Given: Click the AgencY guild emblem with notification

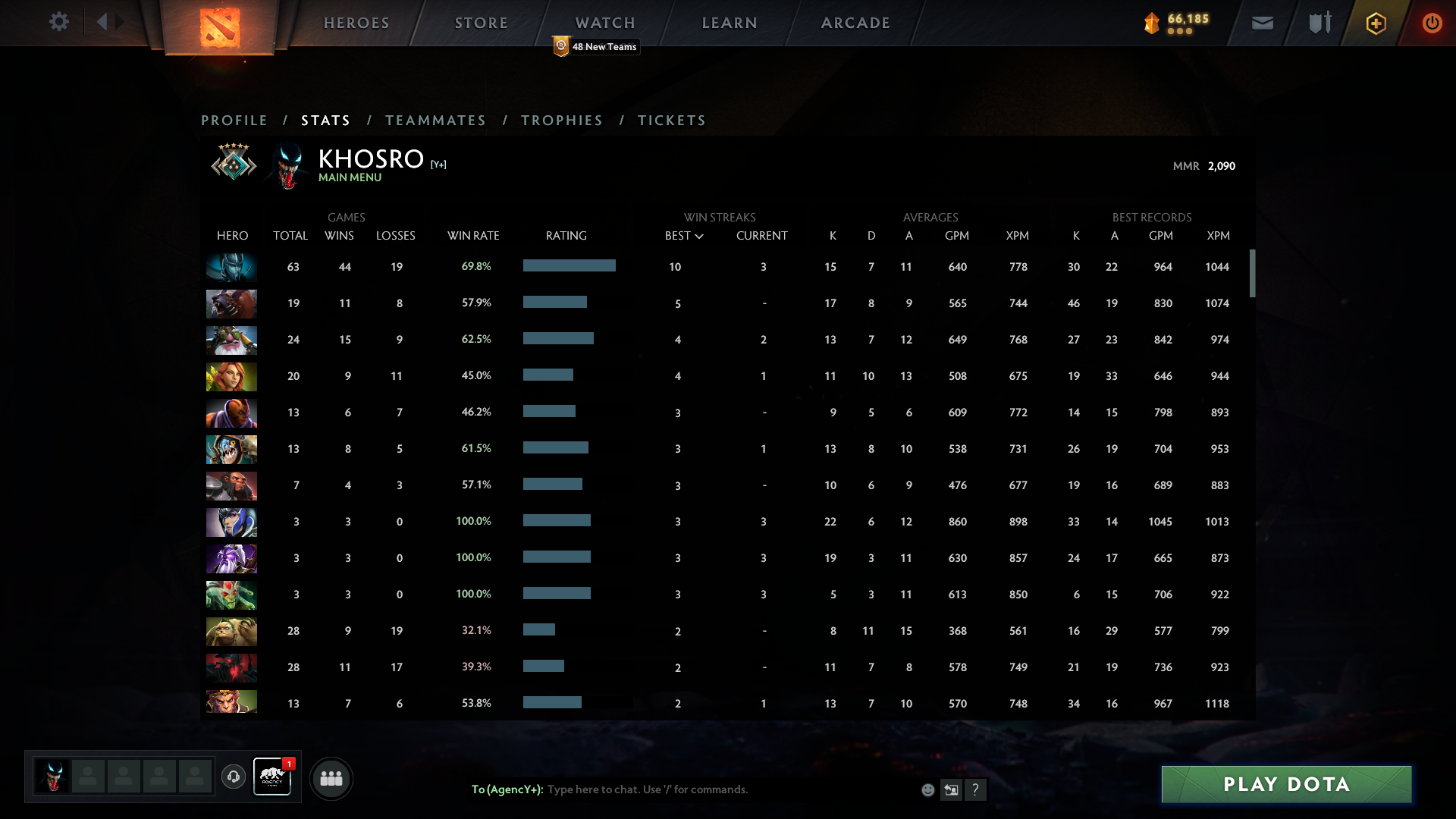Looking at the screenshot, I should tap(272, 777).
